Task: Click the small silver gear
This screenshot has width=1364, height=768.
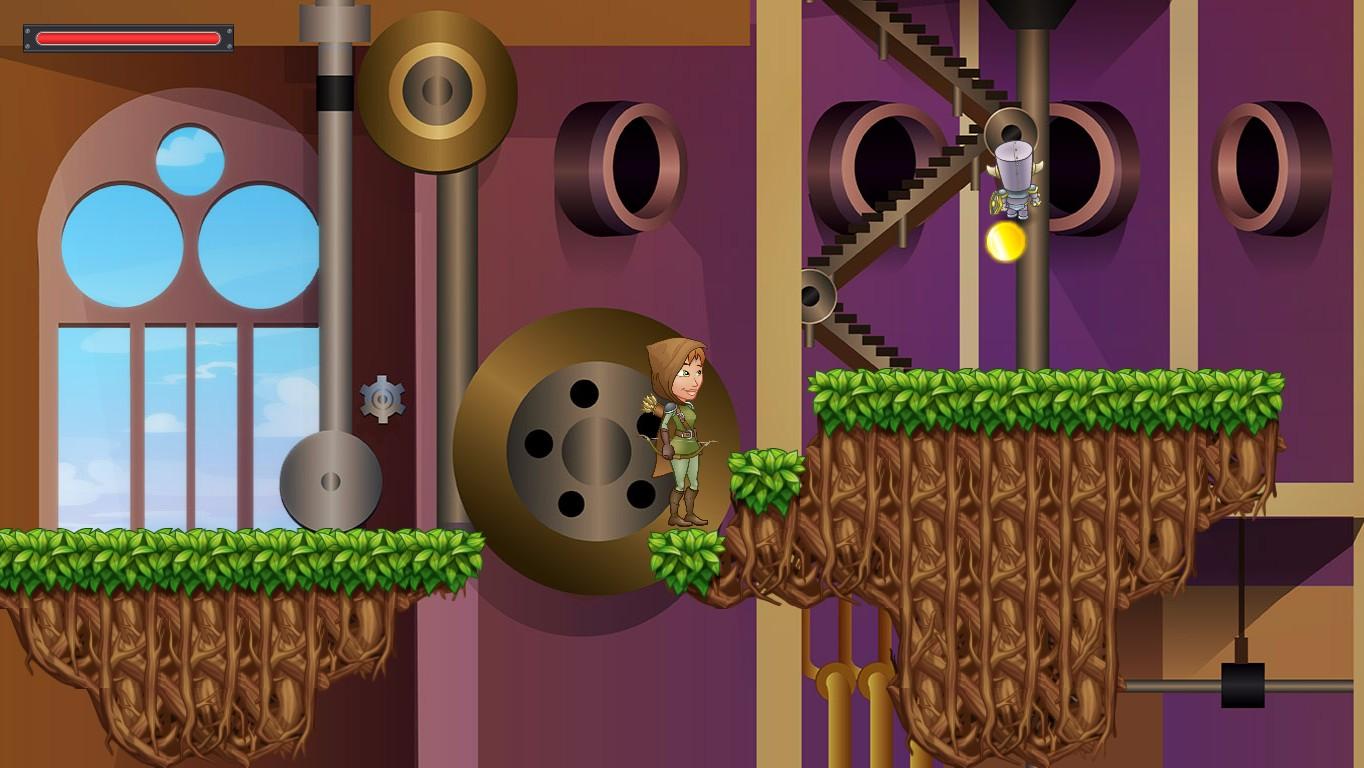Action: tap(383, 399)
